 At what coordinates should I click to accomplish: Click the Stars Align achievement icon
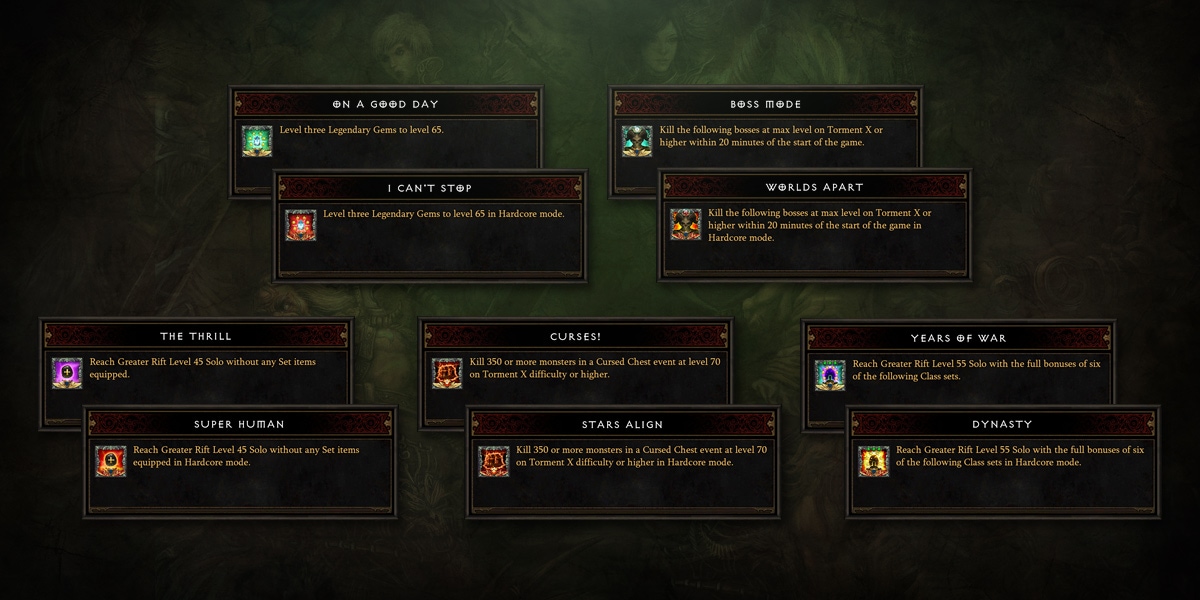(x=494, y=461)
